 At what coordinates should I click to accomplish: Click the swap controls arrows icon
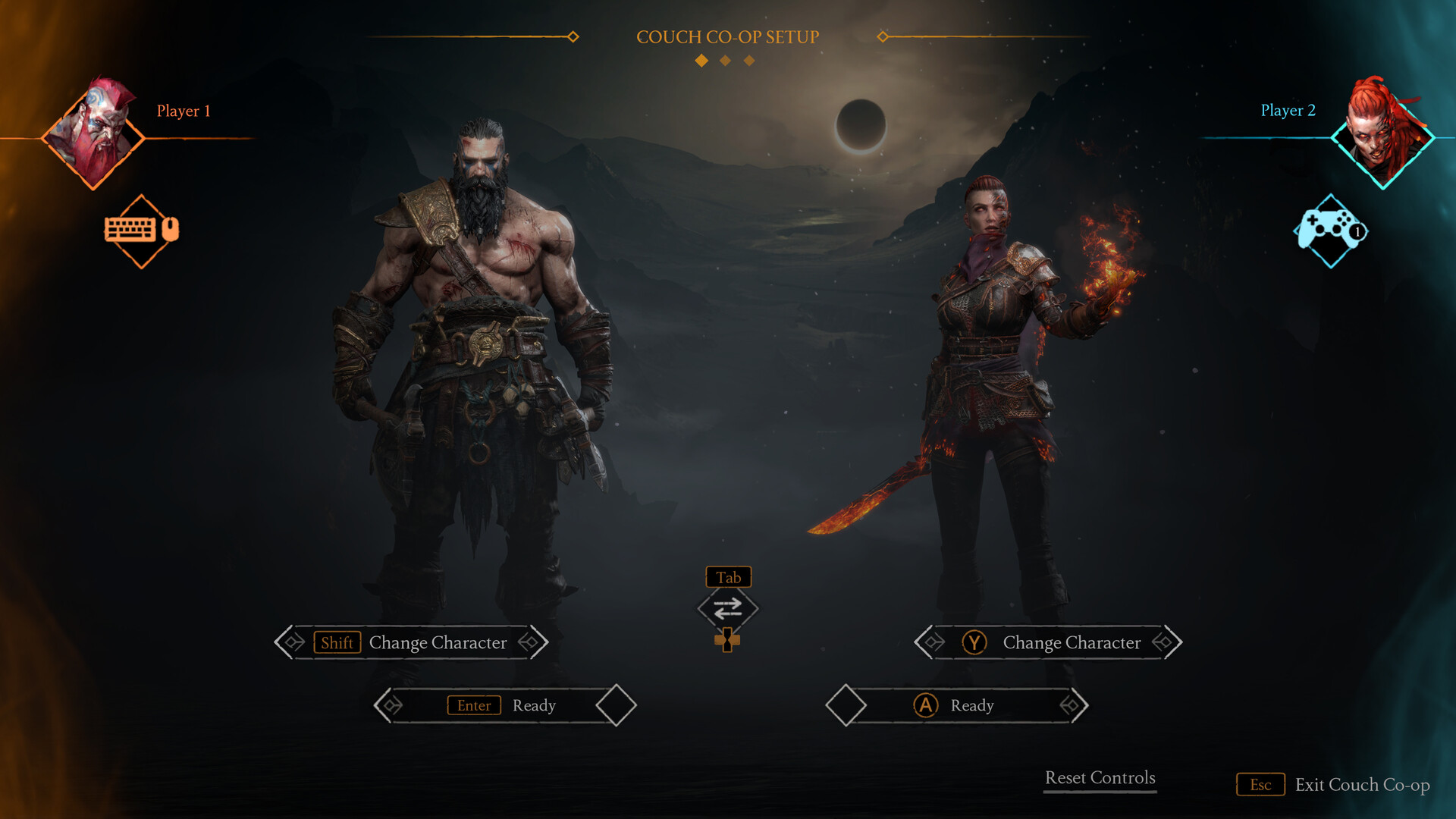coord(727,609)
